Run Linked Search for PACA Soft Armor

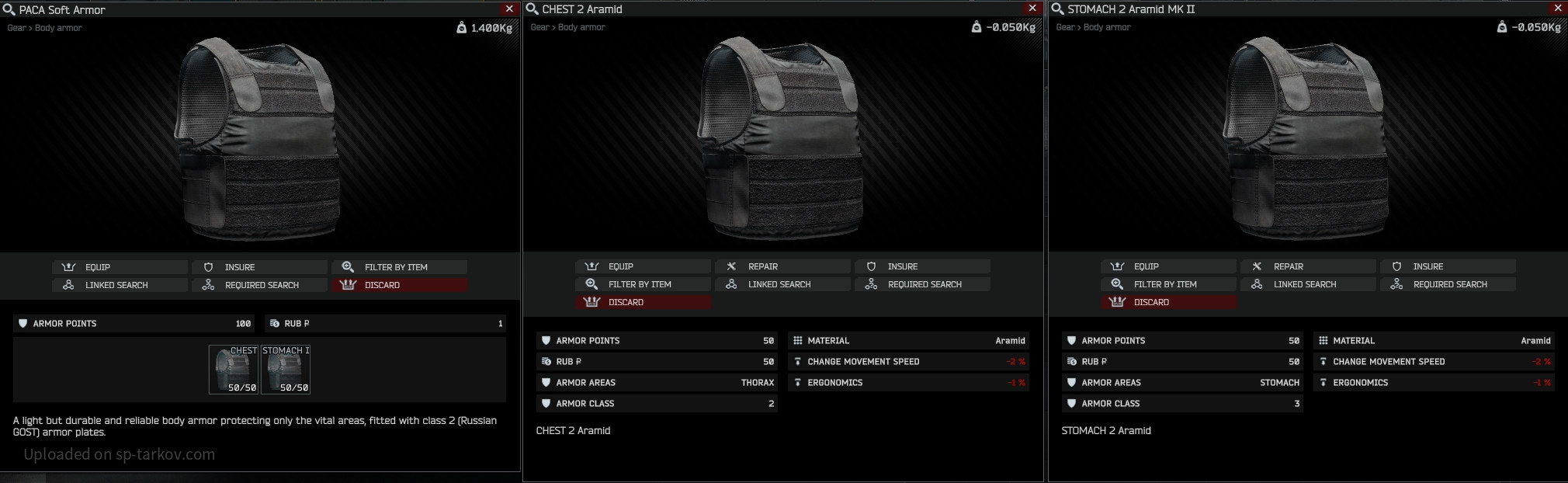tap(120, 285)
